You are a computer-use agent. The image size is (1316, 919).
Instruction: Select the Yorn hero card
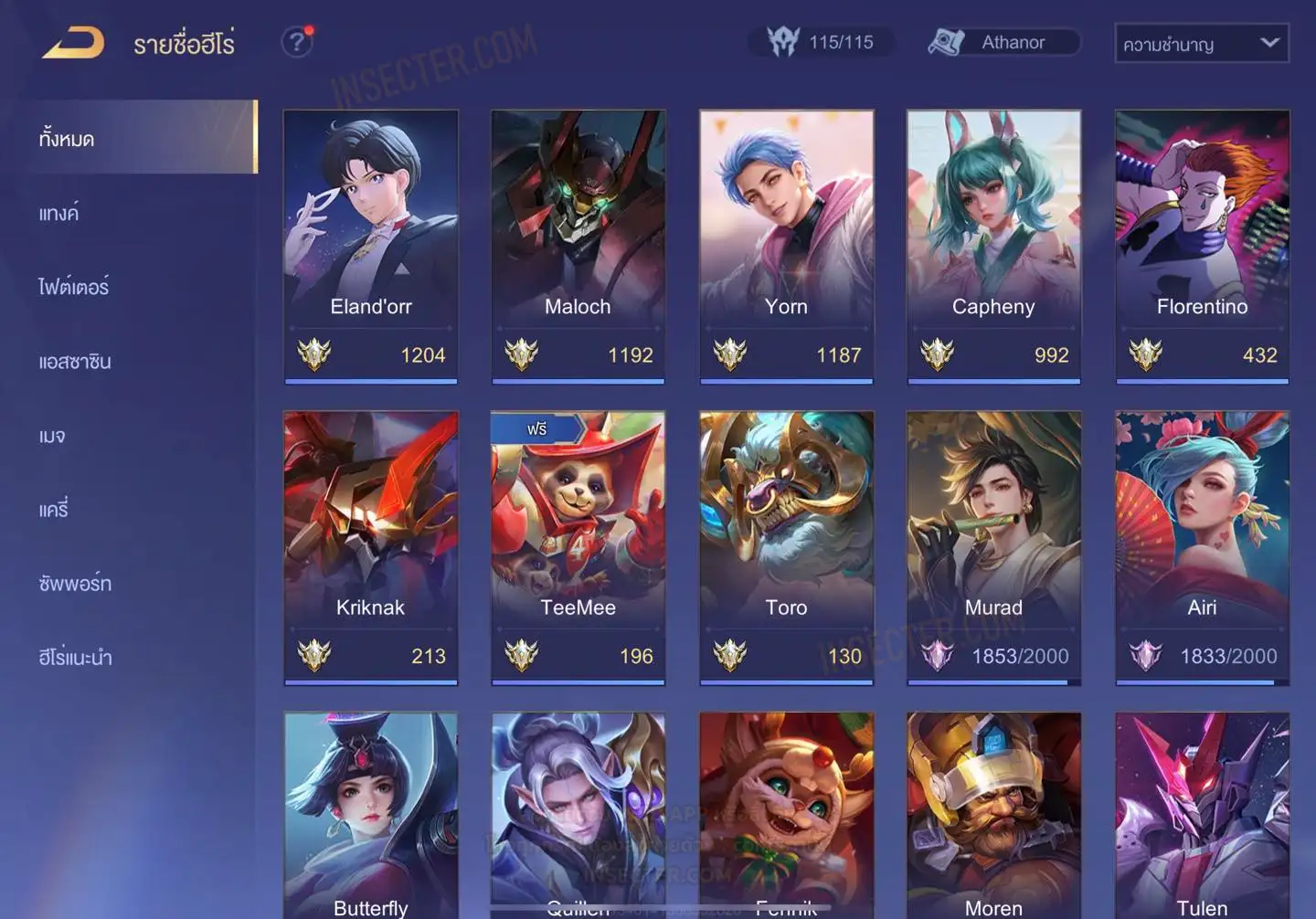coord(786,247)
